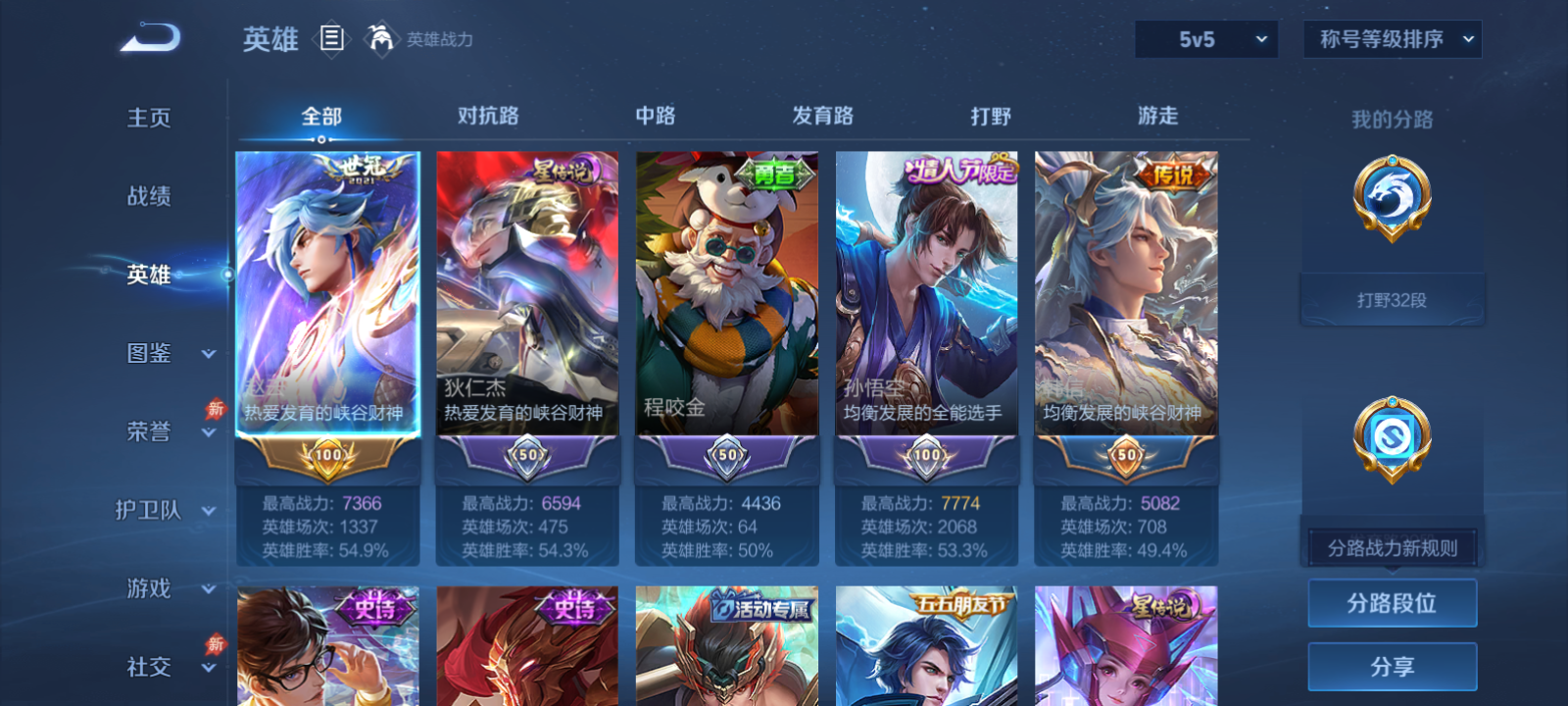Screen dimensions: 1568x706
Task: Click the scroll list icon beside 英雄 title
Action: pos(329,39)
